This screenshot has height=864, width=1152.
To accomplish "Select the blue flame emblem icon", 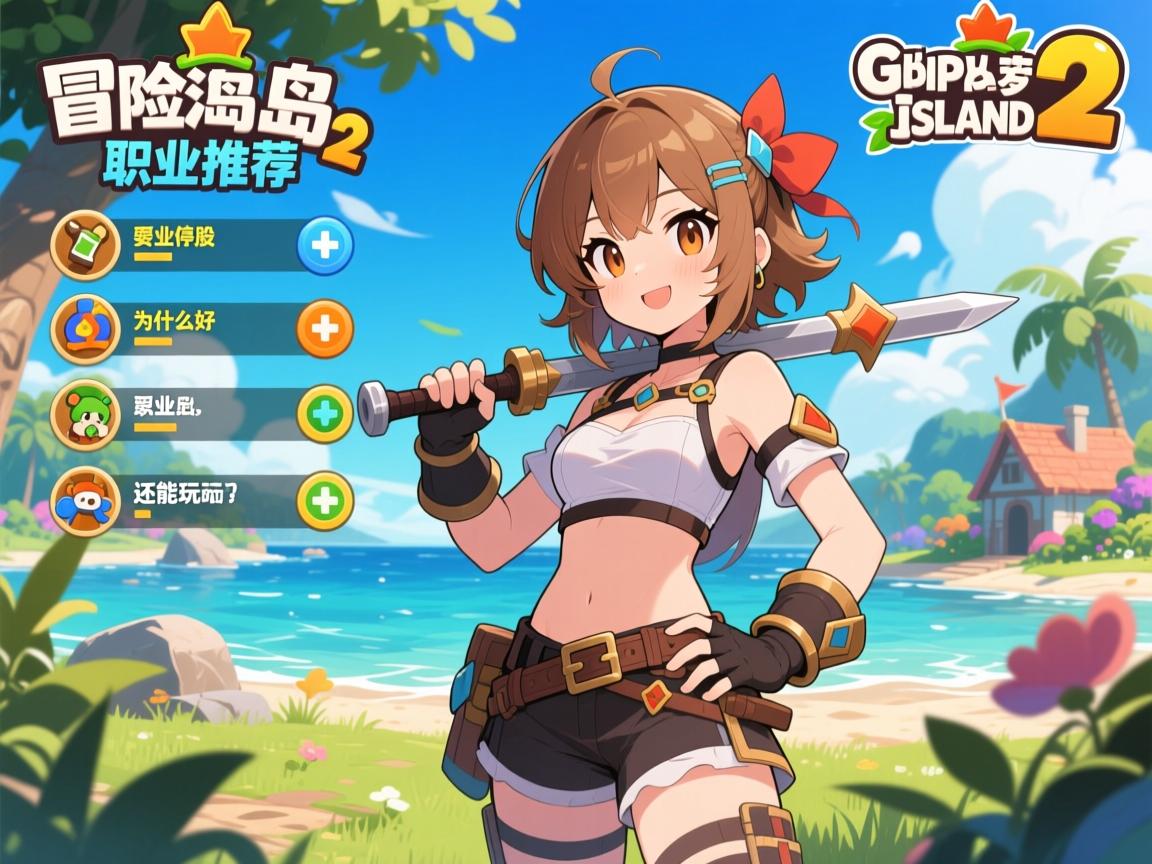I will (x=85, y=329).
